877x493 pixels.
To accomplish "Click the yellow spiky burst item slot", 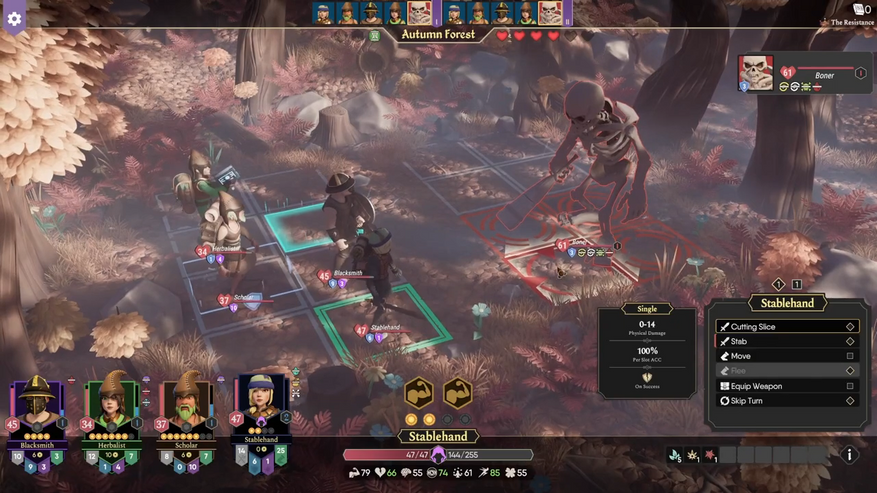I will coord(692,456).
